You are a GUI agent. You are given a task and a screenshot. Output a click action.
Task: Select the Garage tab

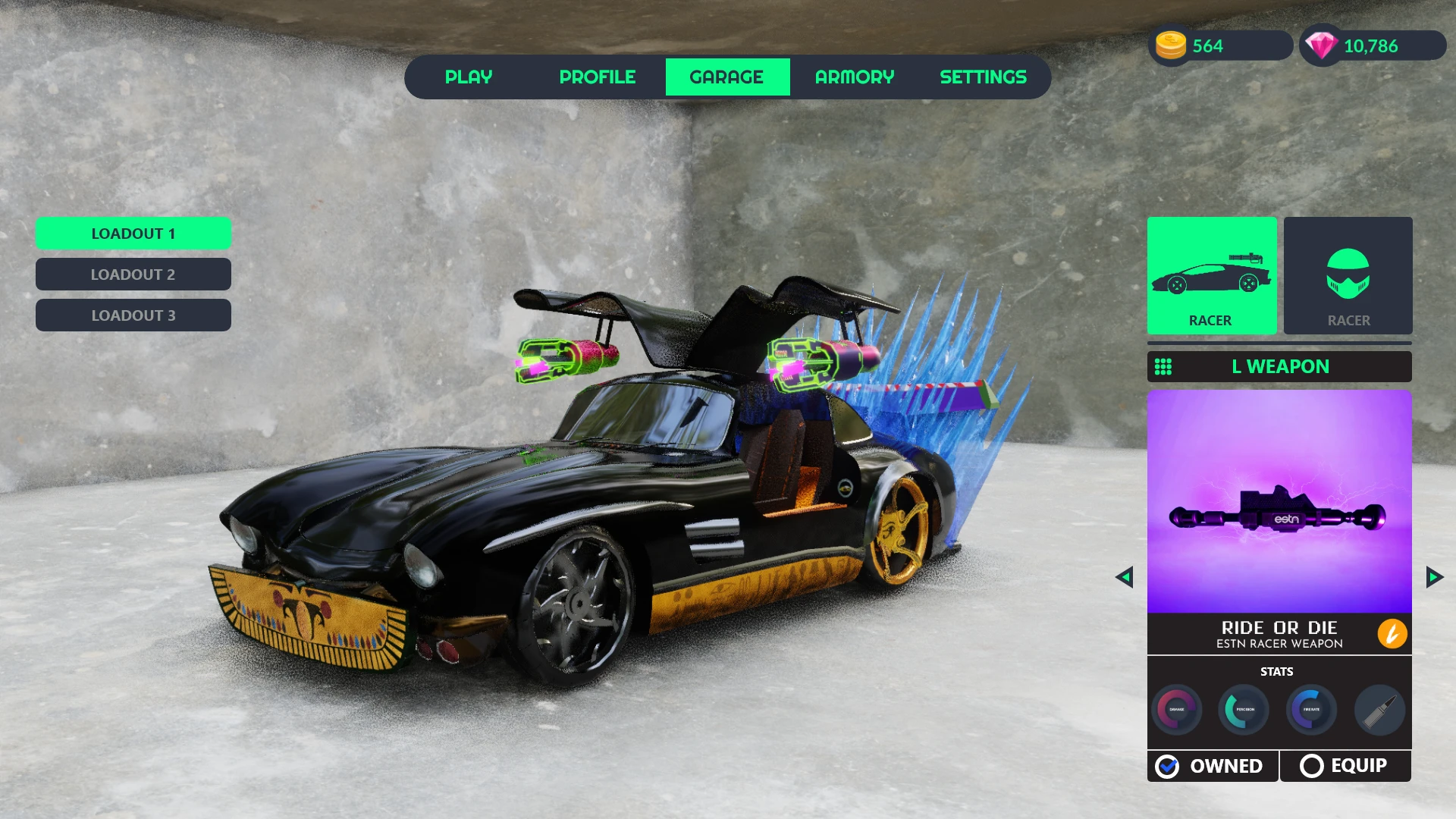tap(727, 77)
